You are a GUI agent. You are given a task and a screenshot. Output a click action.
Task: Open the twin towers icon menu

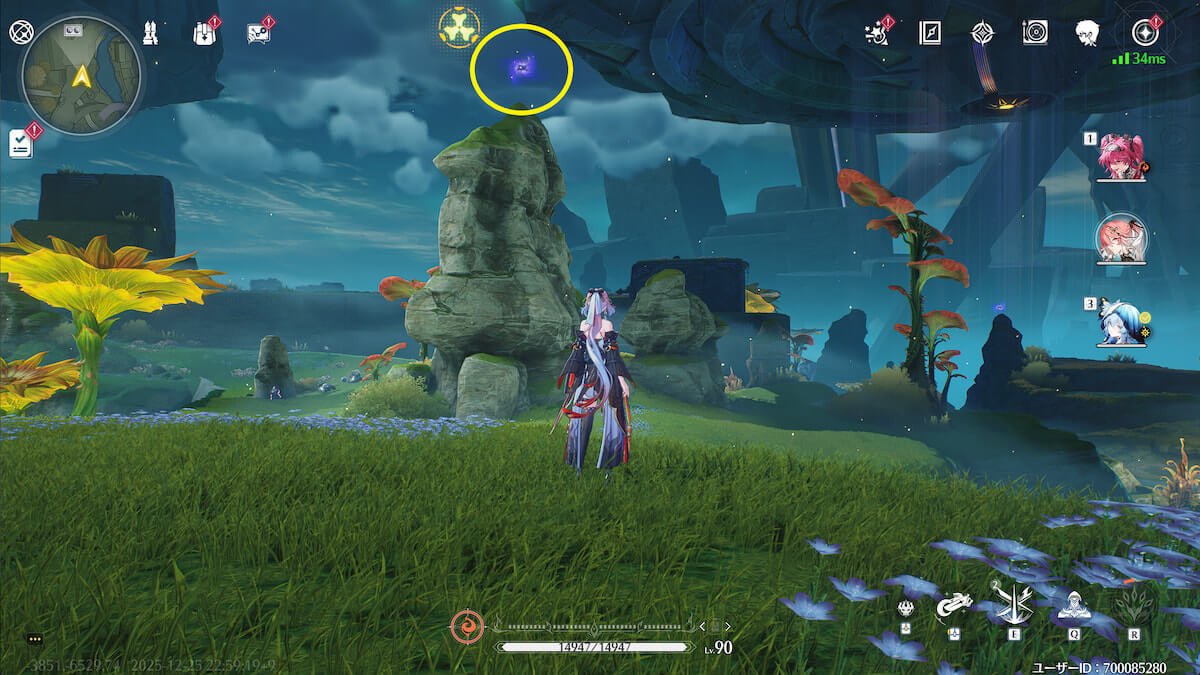(x=149, y=32)
